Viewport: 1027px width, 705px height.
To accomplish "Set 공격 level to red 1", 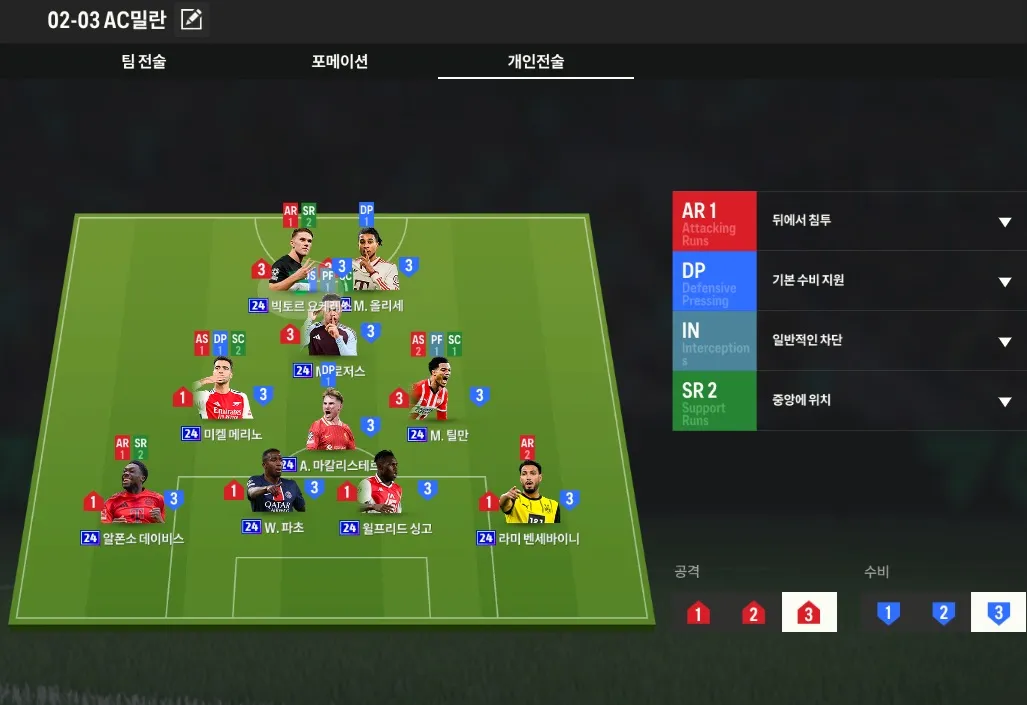I will pos(698,612).
